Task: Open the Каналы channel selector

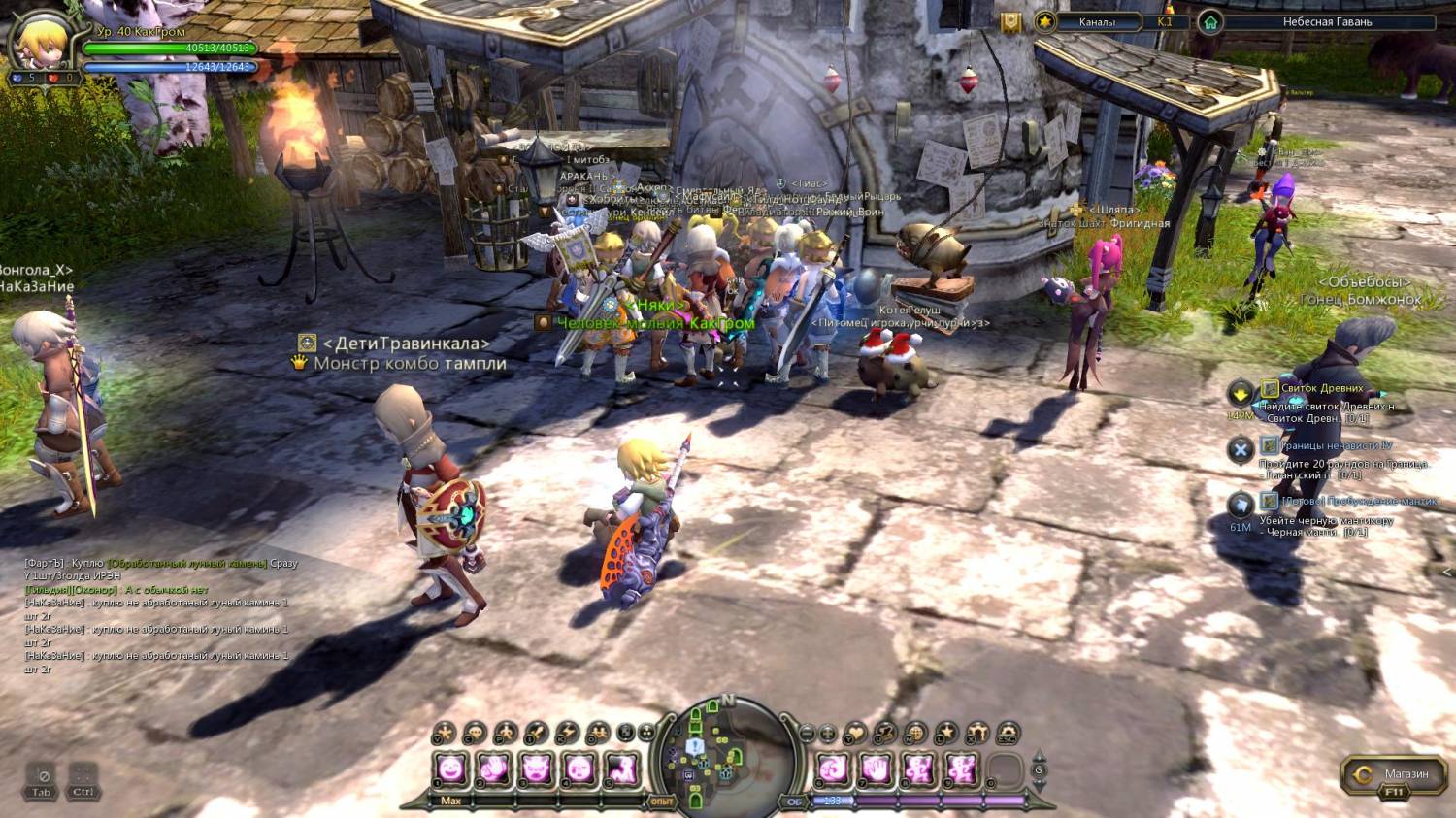Action: point(1097,21)
